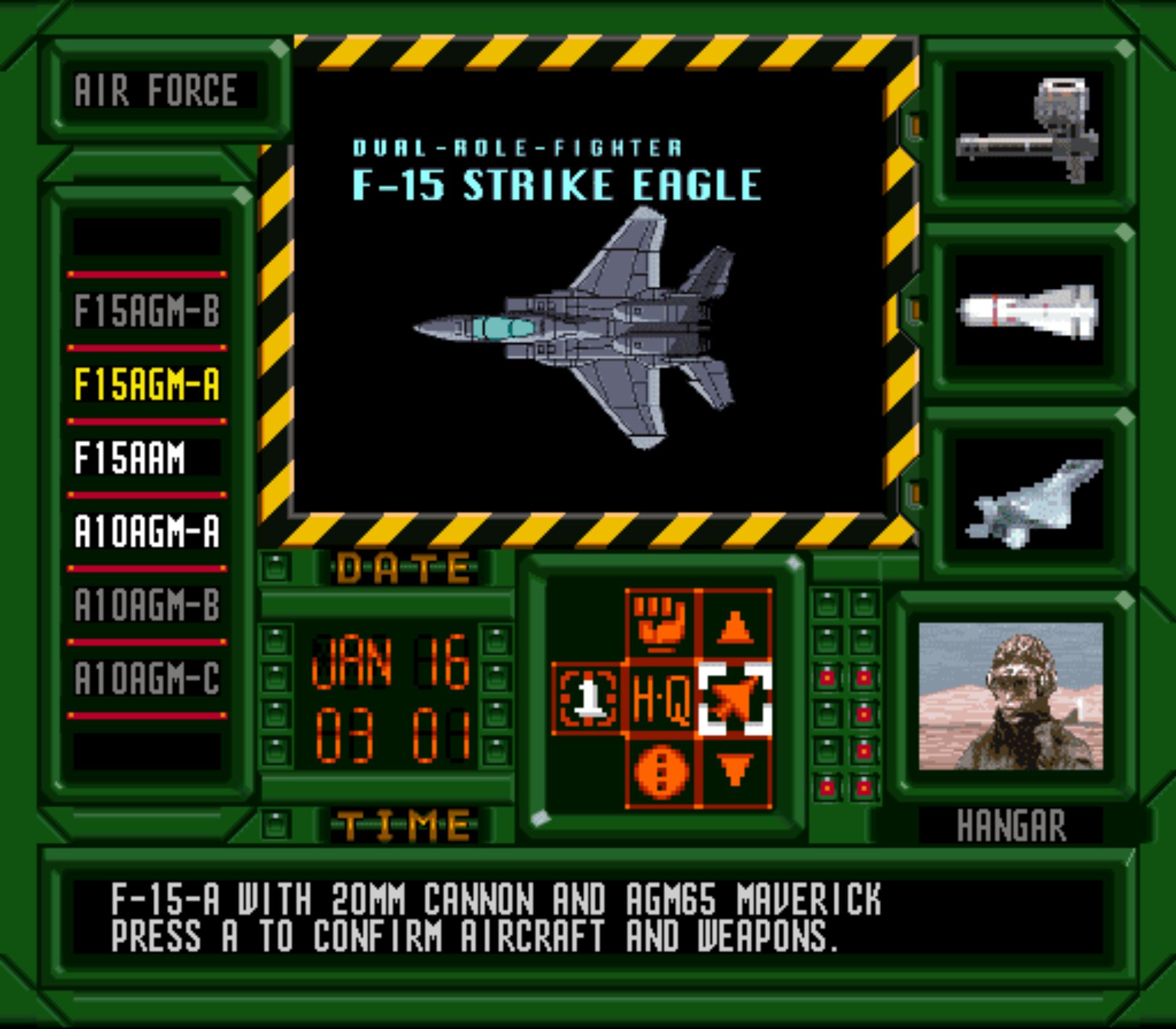1176x1029 pixels.
Task: Click the 20mm cannon weapon thumbnail
Action: pos(1028,127)
